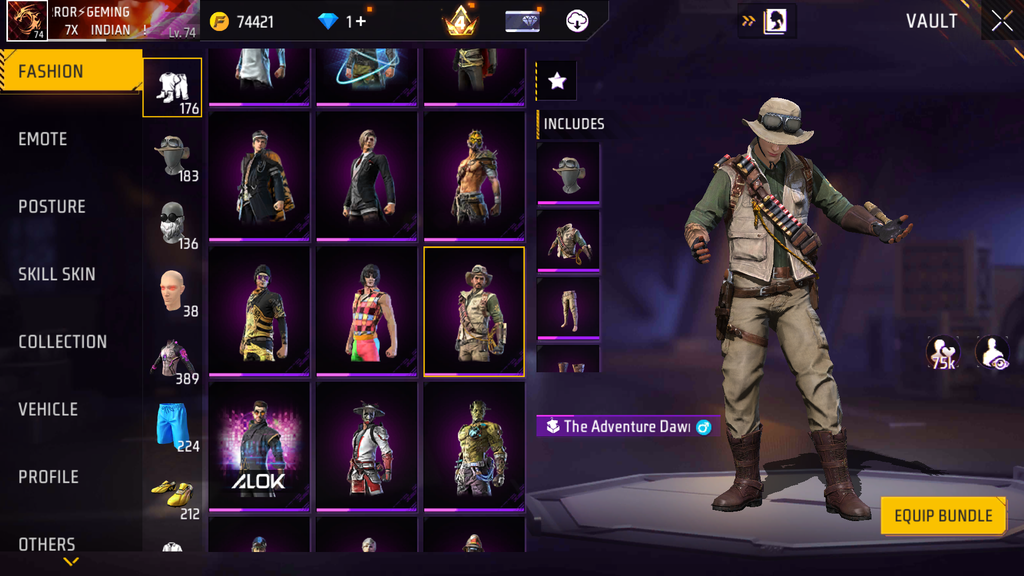
Task: Add diamonds with the plus button
Action: (357, 21)
